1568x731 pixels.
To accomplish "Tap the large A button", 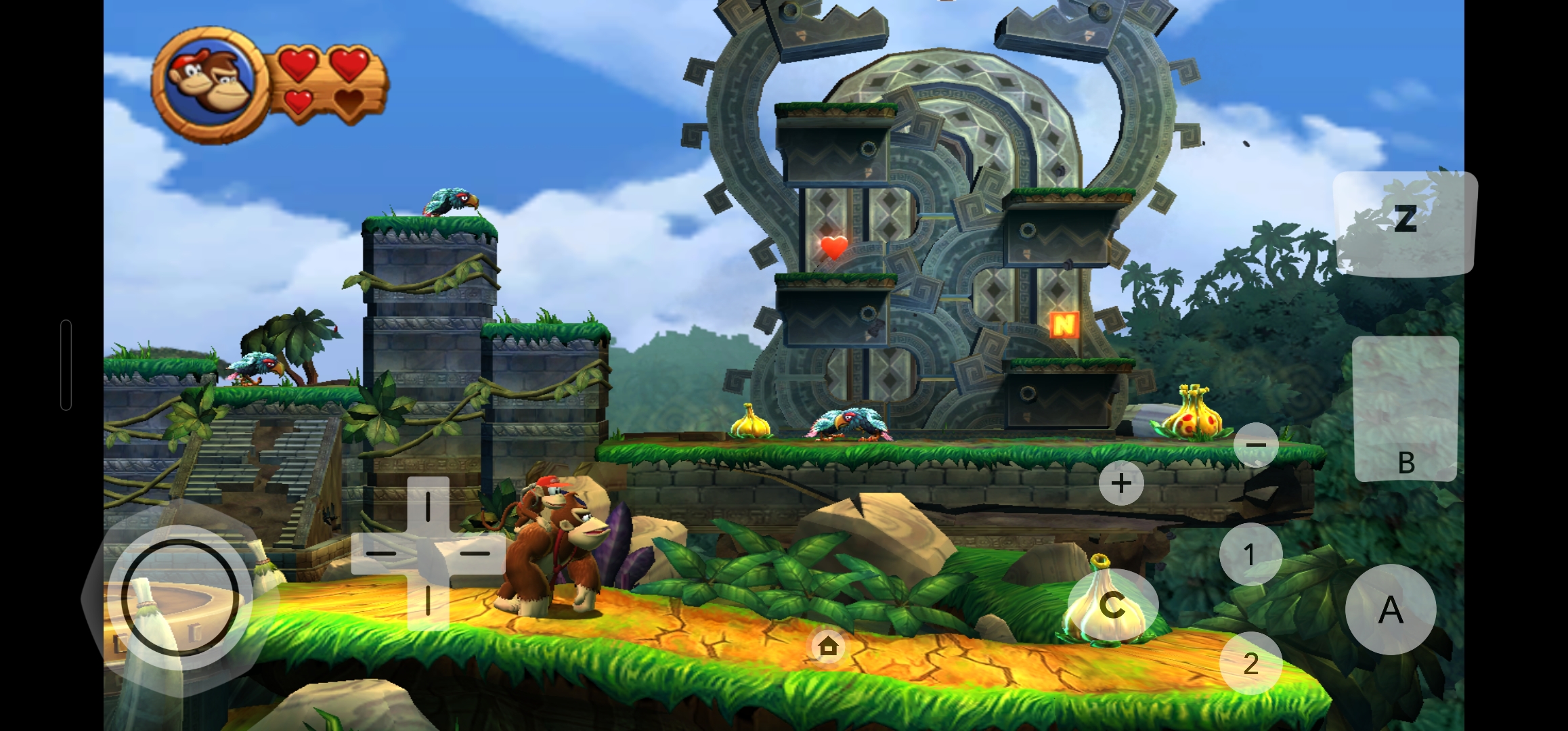I will coord(1391,609).
